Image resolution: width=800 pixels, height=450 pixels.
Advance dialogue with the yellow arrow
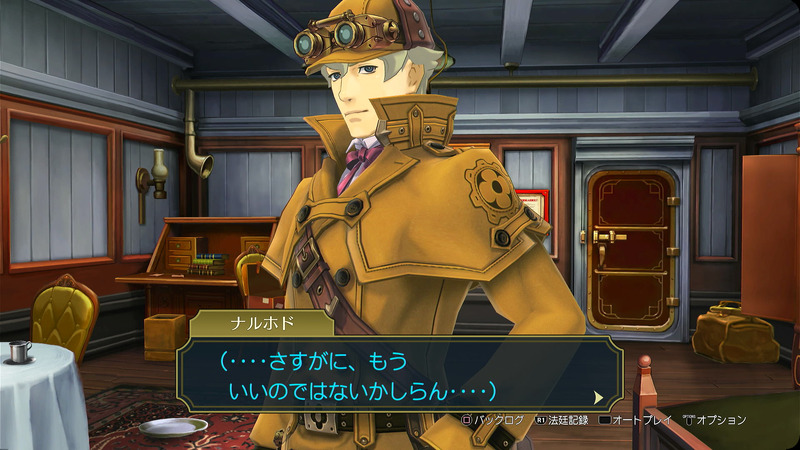(598, 397)
